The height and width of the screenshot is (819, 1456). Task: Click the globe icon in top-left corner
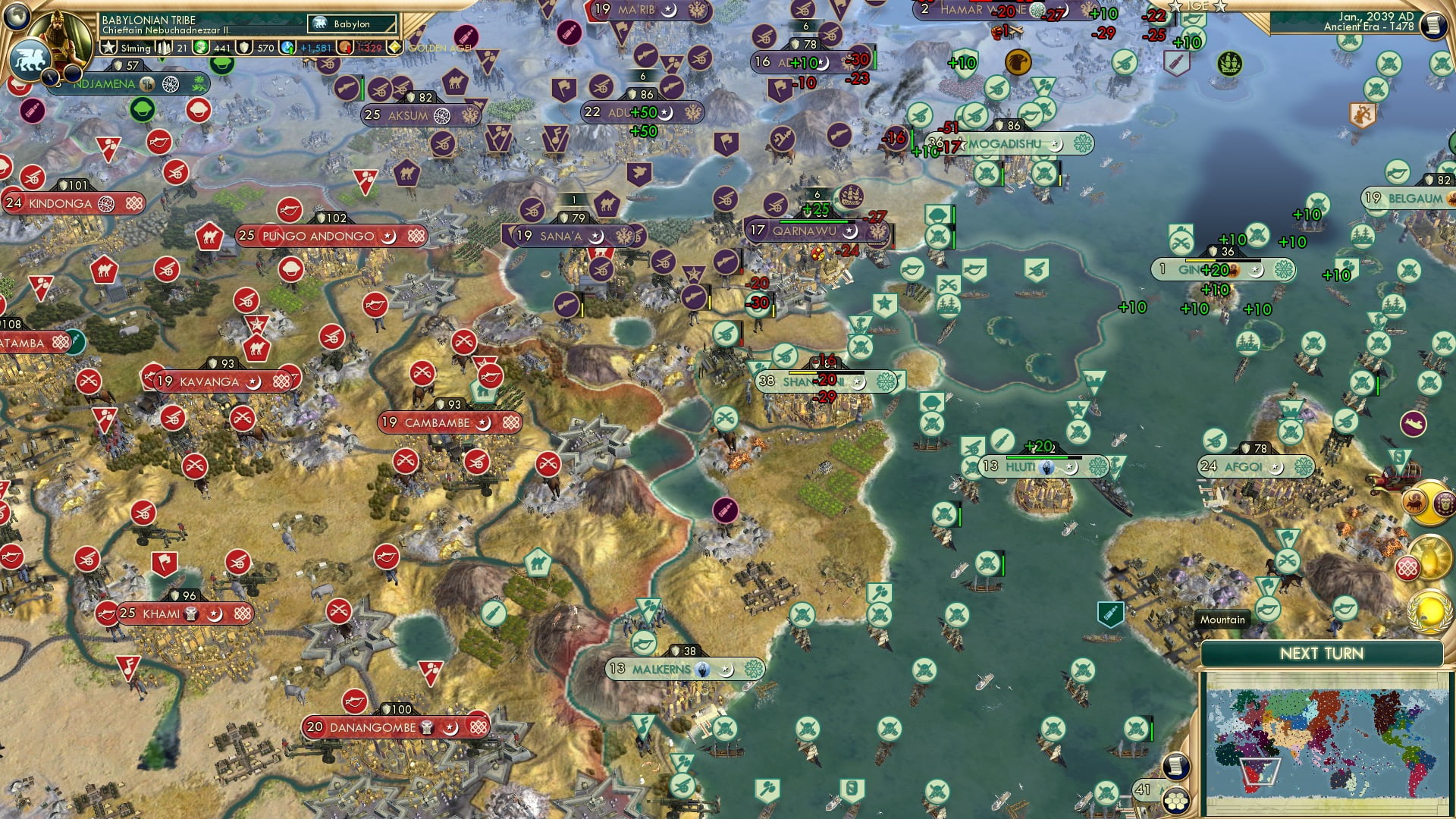coord(15,18)
